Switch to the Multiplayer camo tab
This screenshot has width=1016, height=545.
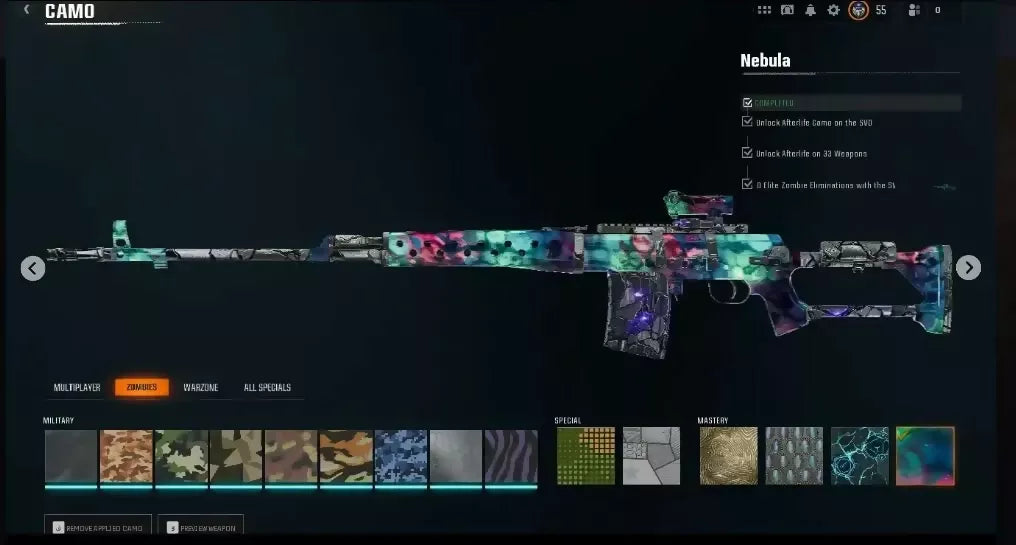76,387
